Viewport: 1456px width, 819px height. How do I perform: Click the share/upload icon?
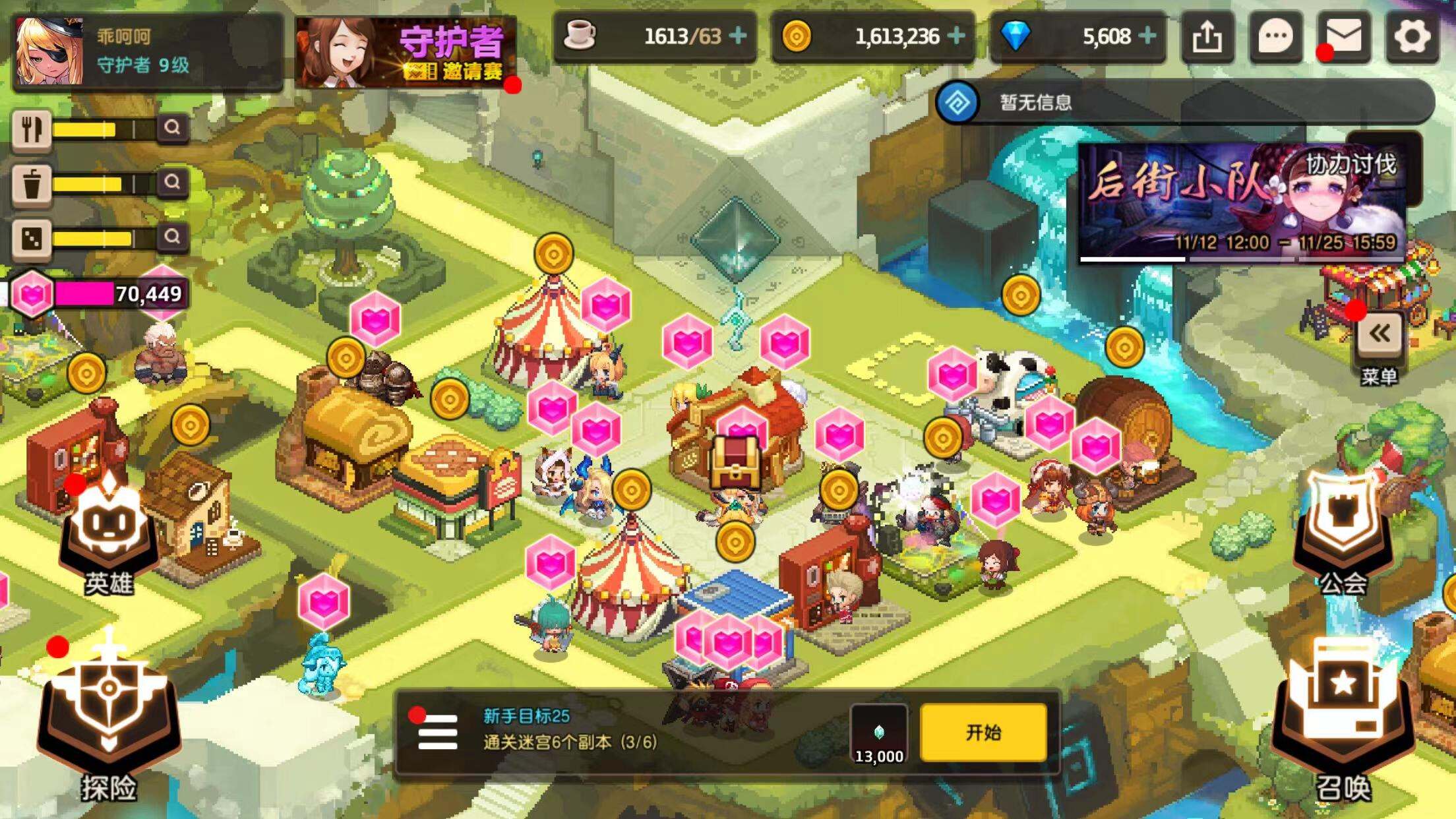pyautogui.click(x=1209, y=38)
